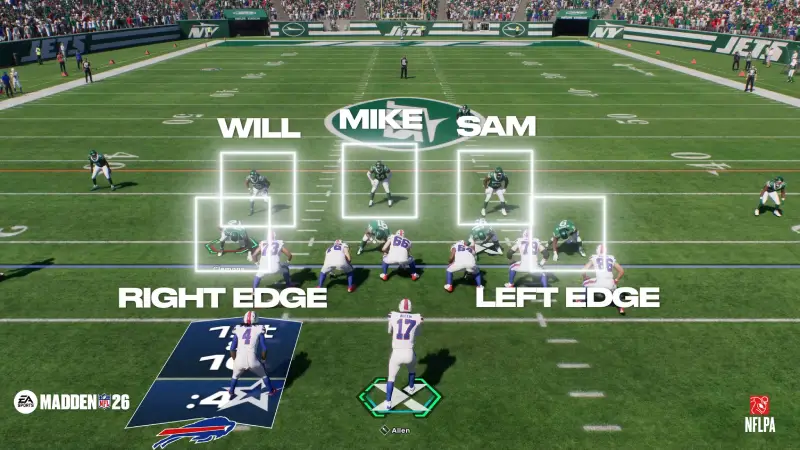Screen dimensions: 800x450
Task: Target the LEFT EDGE defender highlight box
Action: (567, 232)
